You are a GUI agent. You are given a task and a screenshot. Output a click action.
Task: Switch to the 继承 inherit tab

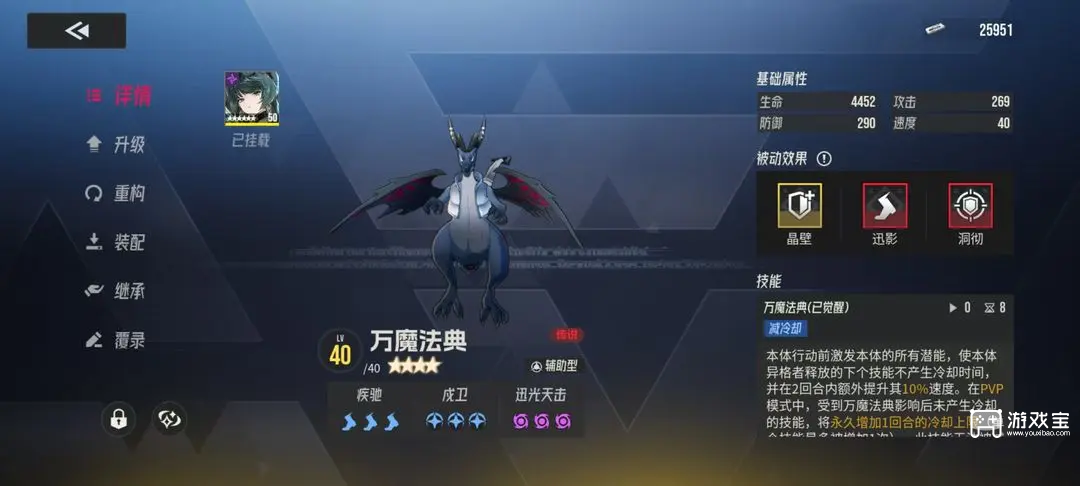click(117, 291)
